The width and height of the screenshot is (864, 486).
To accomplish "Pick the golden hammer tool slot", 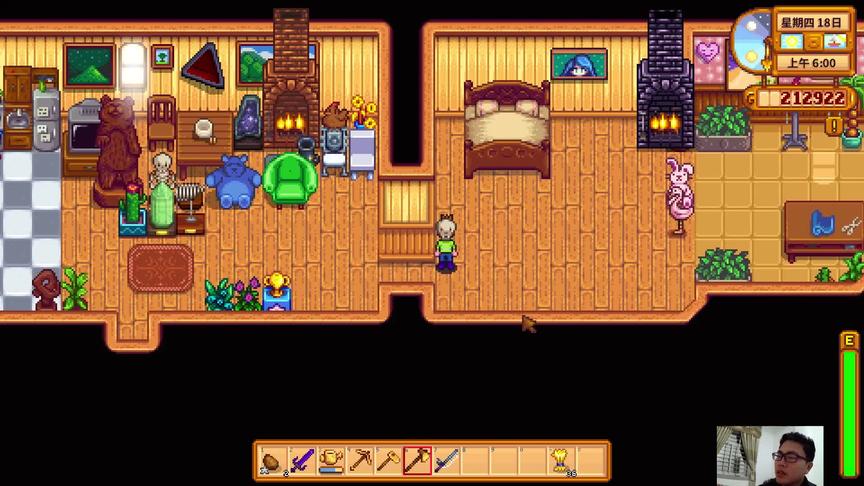I will tap(389, 461).
